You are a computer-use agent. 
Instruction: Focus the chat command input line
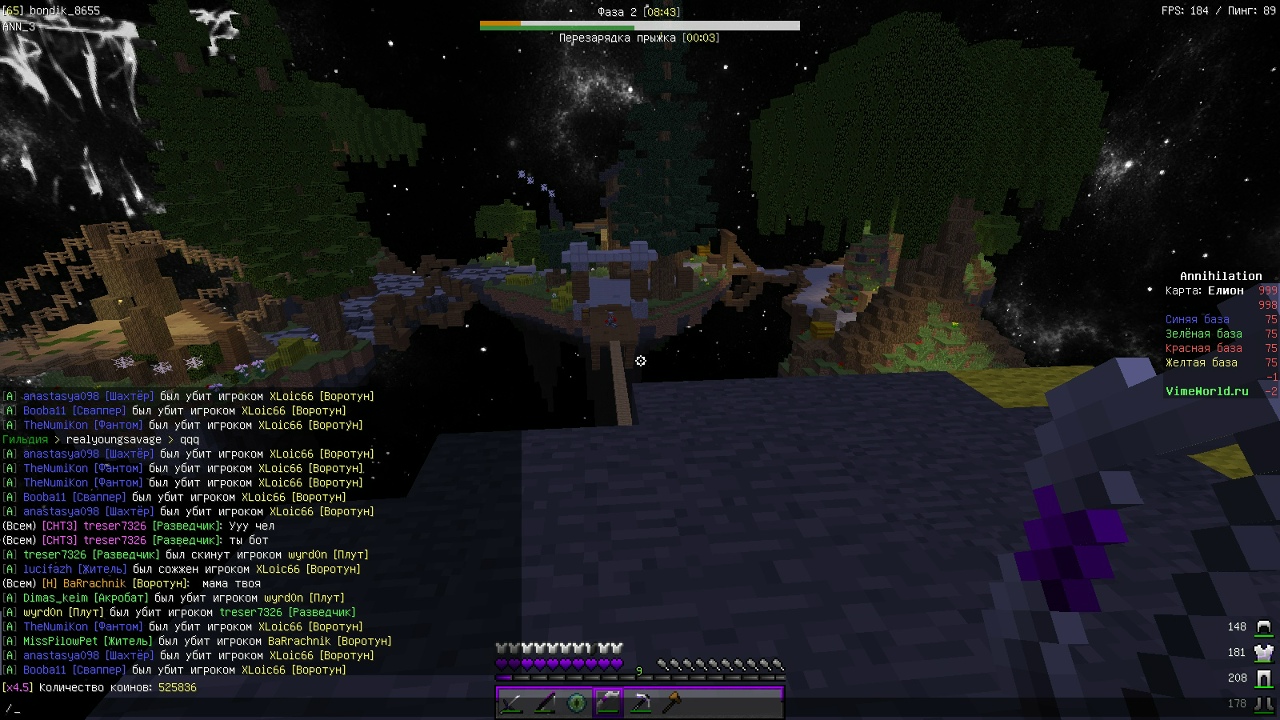click(300, 708)
